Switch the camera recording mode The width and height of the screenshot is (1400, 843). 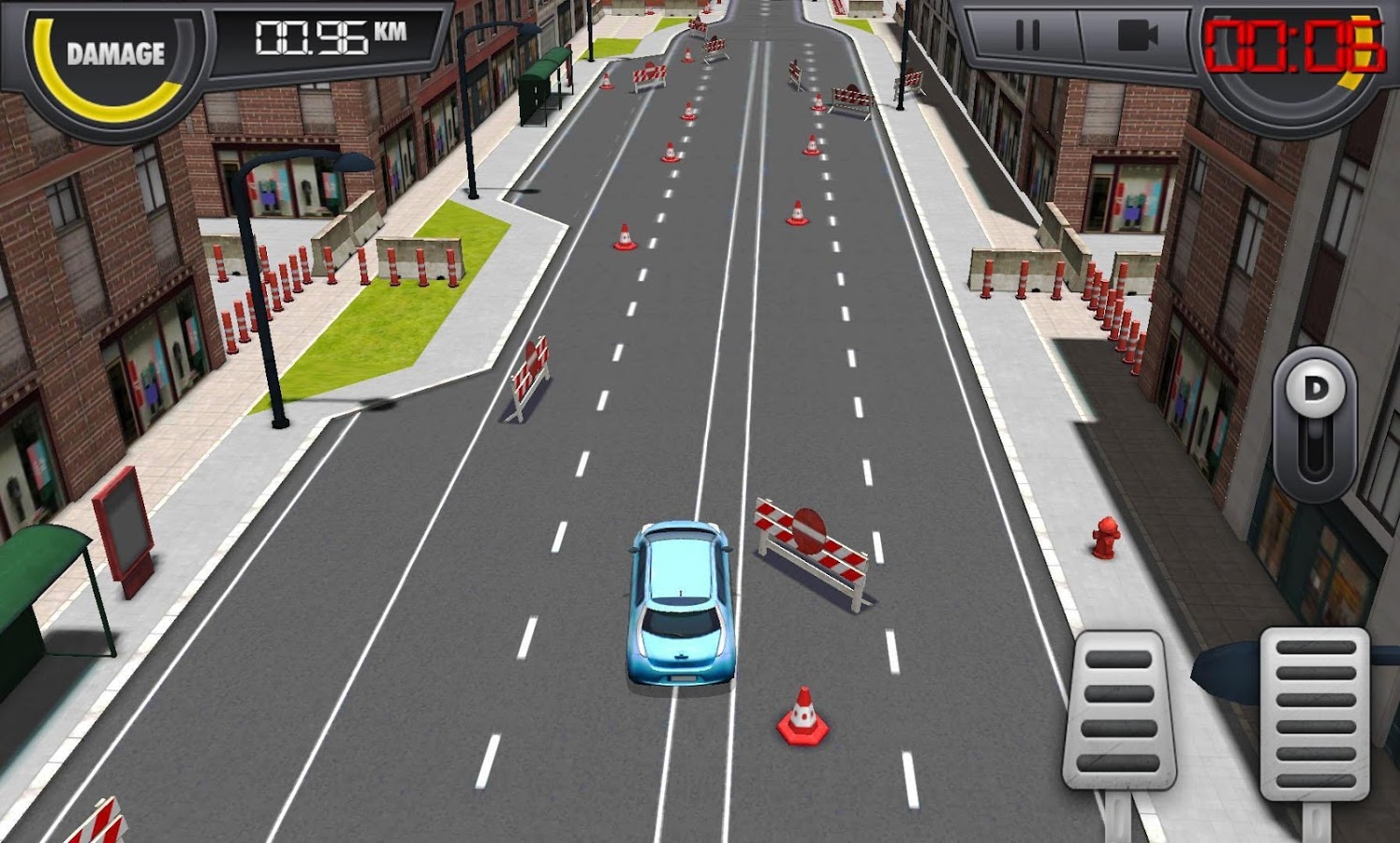1136,36
